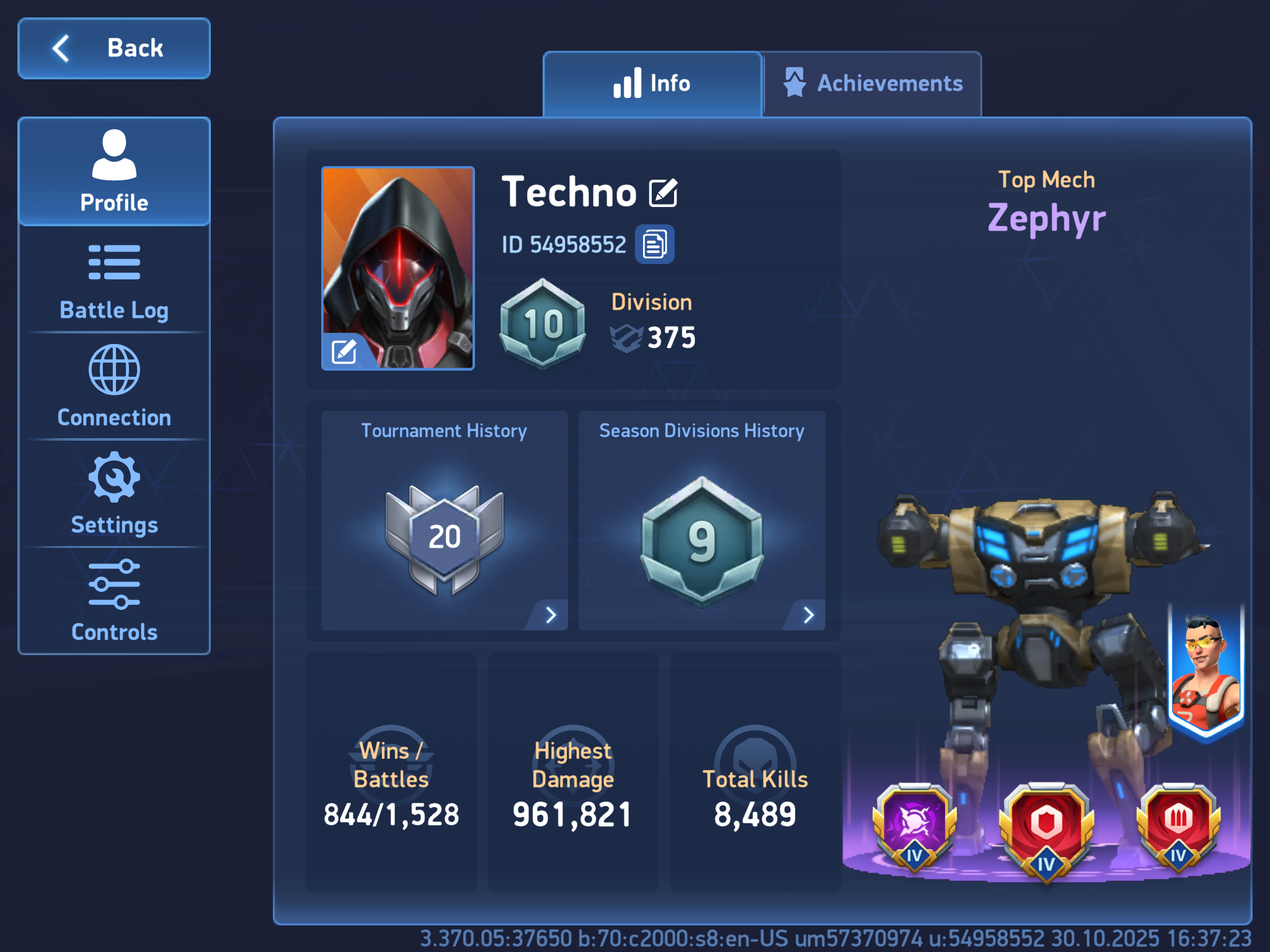Select the Profile menu entry
Screen dimensions: 1270x952
click(x=114, y=172)
